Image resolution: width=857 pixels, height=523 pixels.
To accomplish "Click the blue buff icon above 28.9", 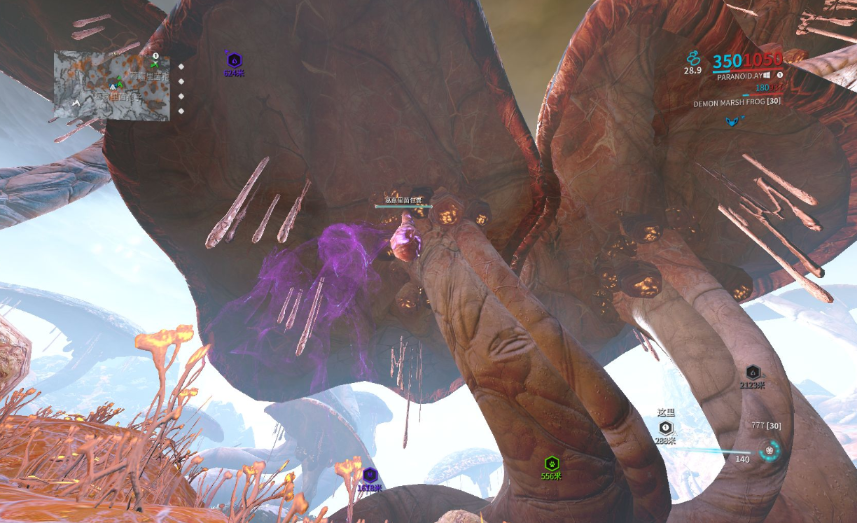I will (x=692, y=58).
